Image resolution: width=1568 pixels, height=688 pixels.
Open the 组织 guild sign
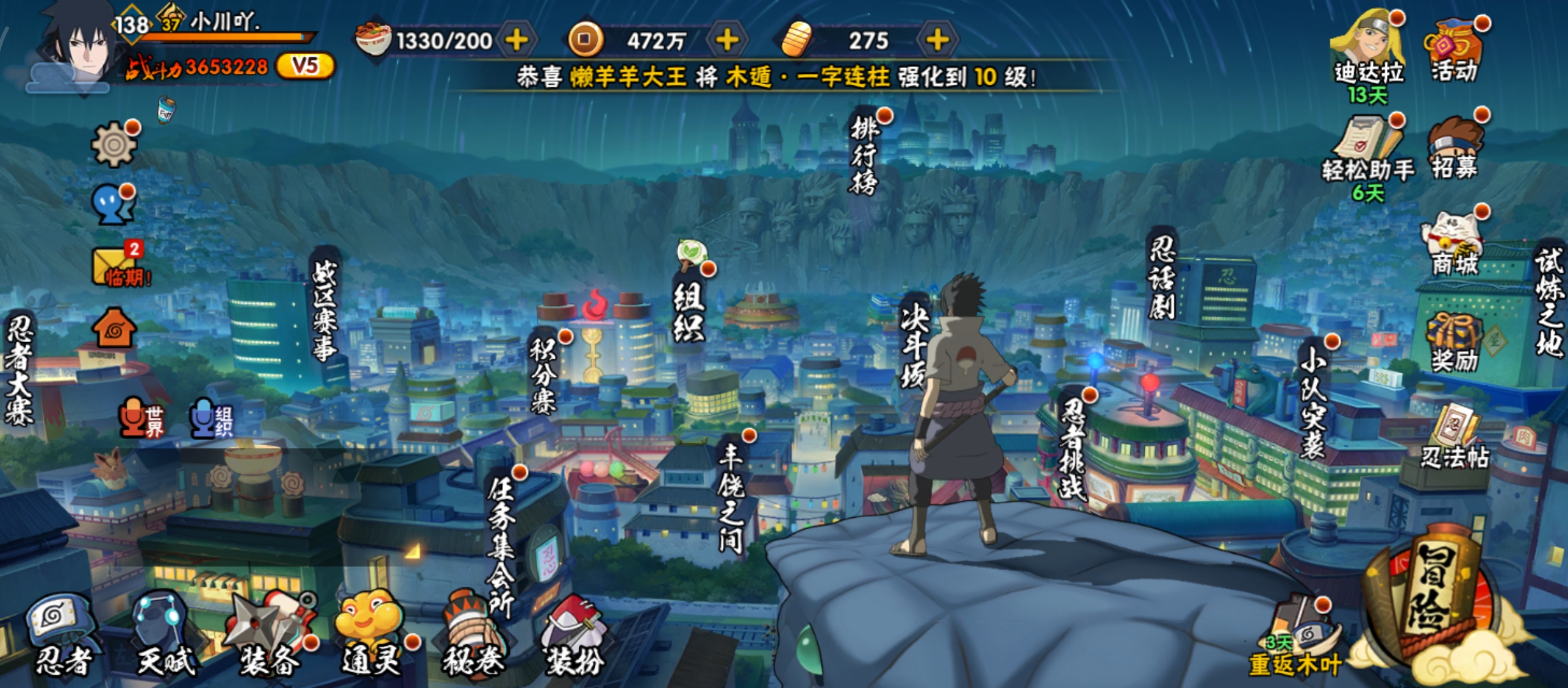[688, 309]
